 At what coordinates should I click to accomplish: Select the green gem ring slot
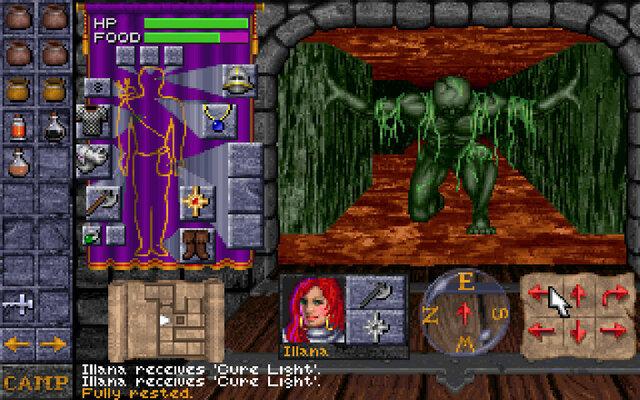(x=92, y=236)
